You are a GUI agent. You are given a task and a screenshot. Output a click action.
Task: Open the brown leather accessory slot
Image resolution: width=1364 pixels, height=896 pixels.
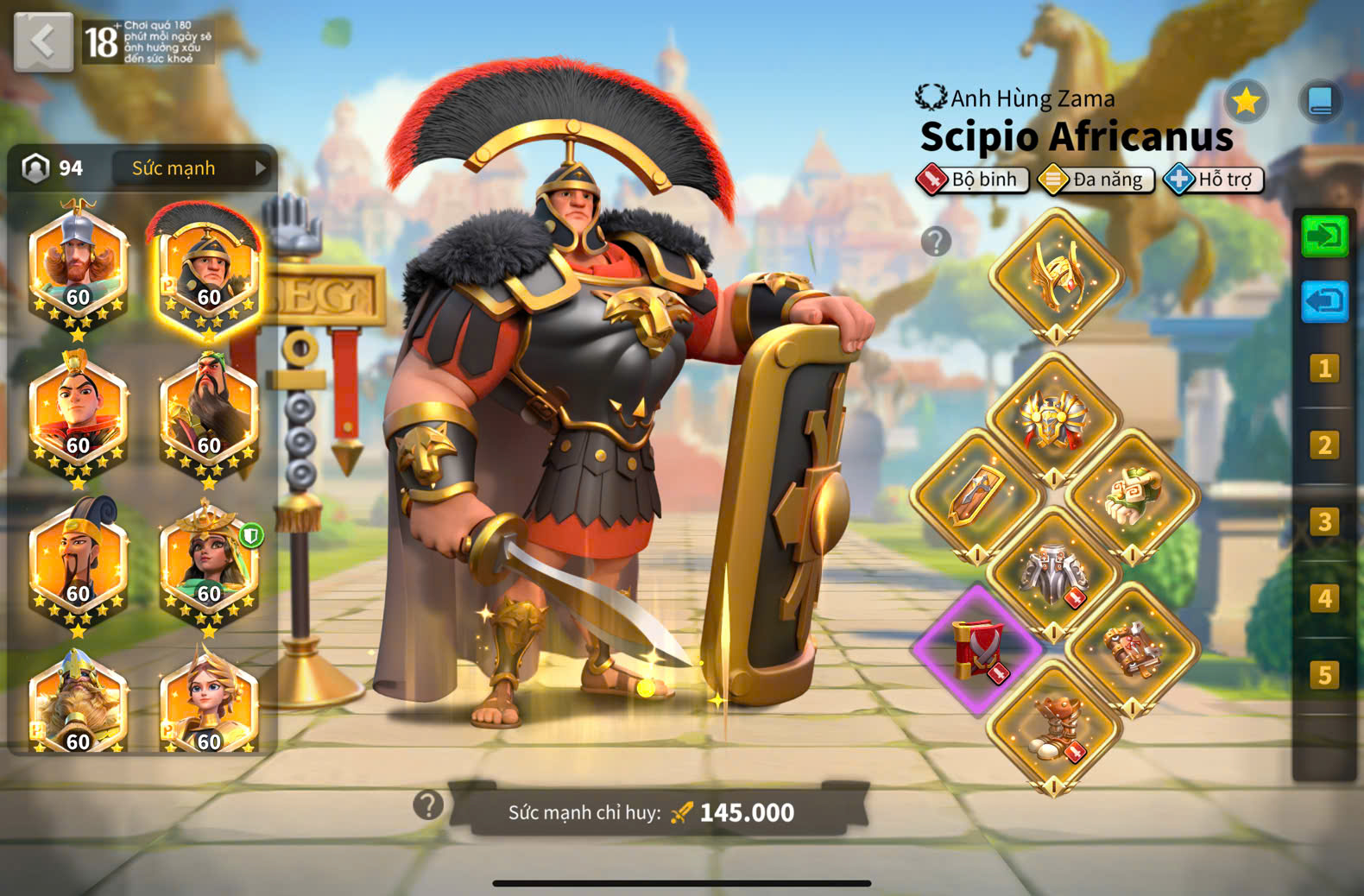click(1132, 649)
